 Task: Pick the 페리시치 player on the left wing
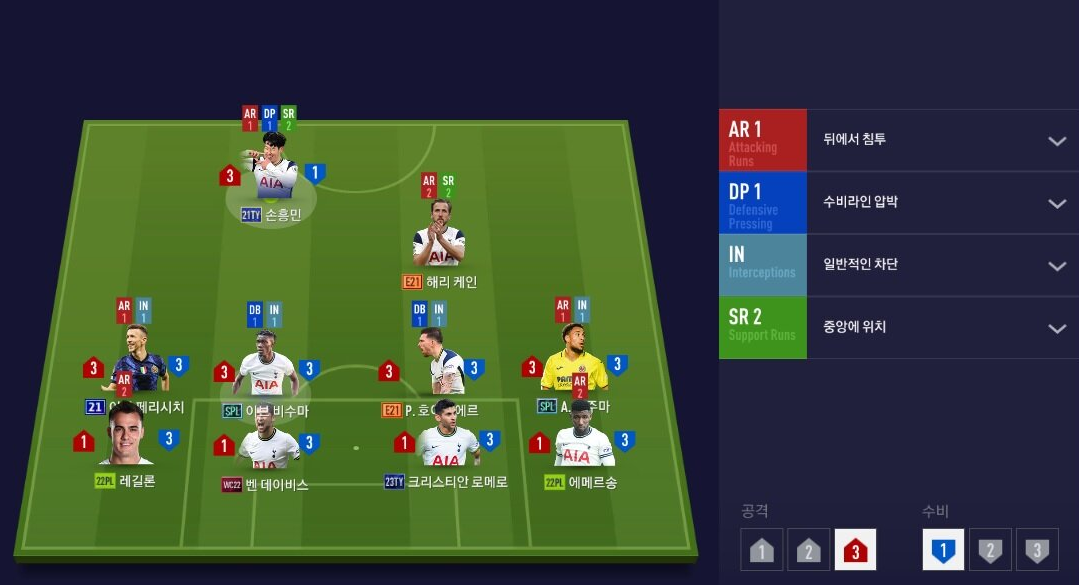pyautogui.click(x=137, y=362)
